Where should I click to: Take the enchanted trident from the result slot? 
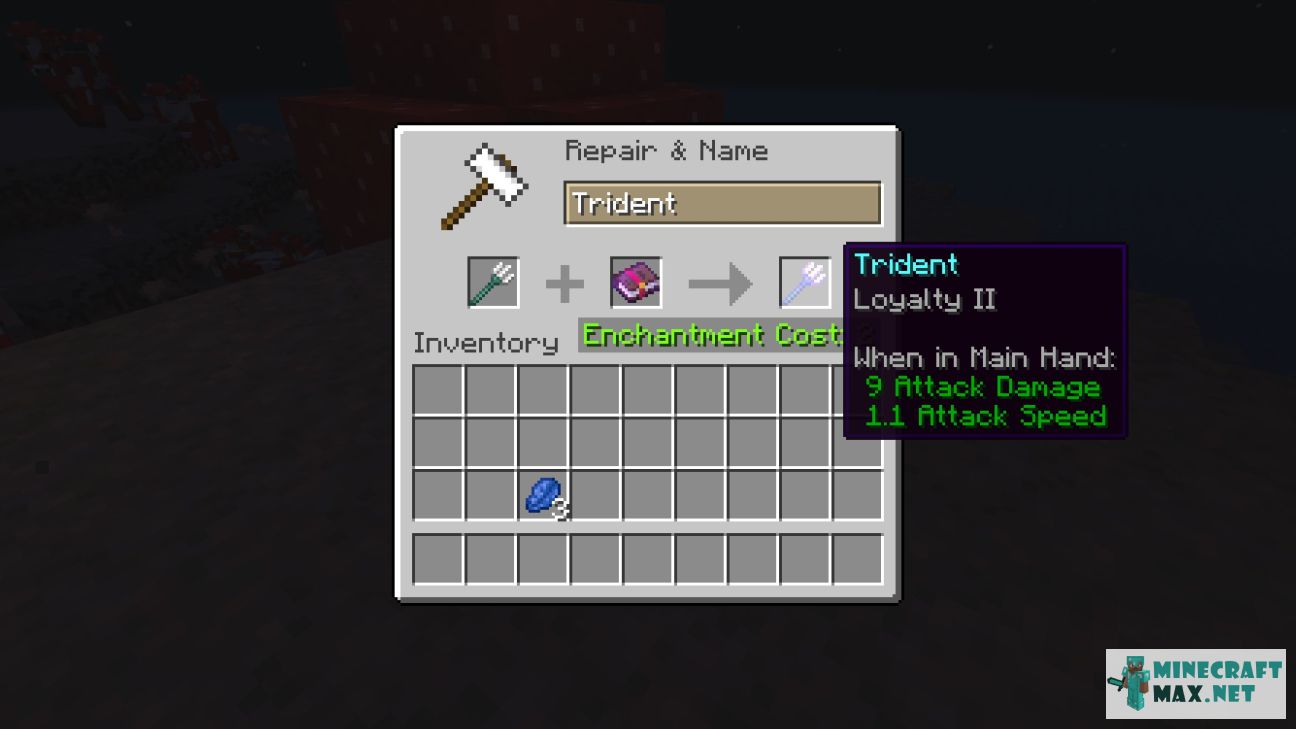click(804, 282)
